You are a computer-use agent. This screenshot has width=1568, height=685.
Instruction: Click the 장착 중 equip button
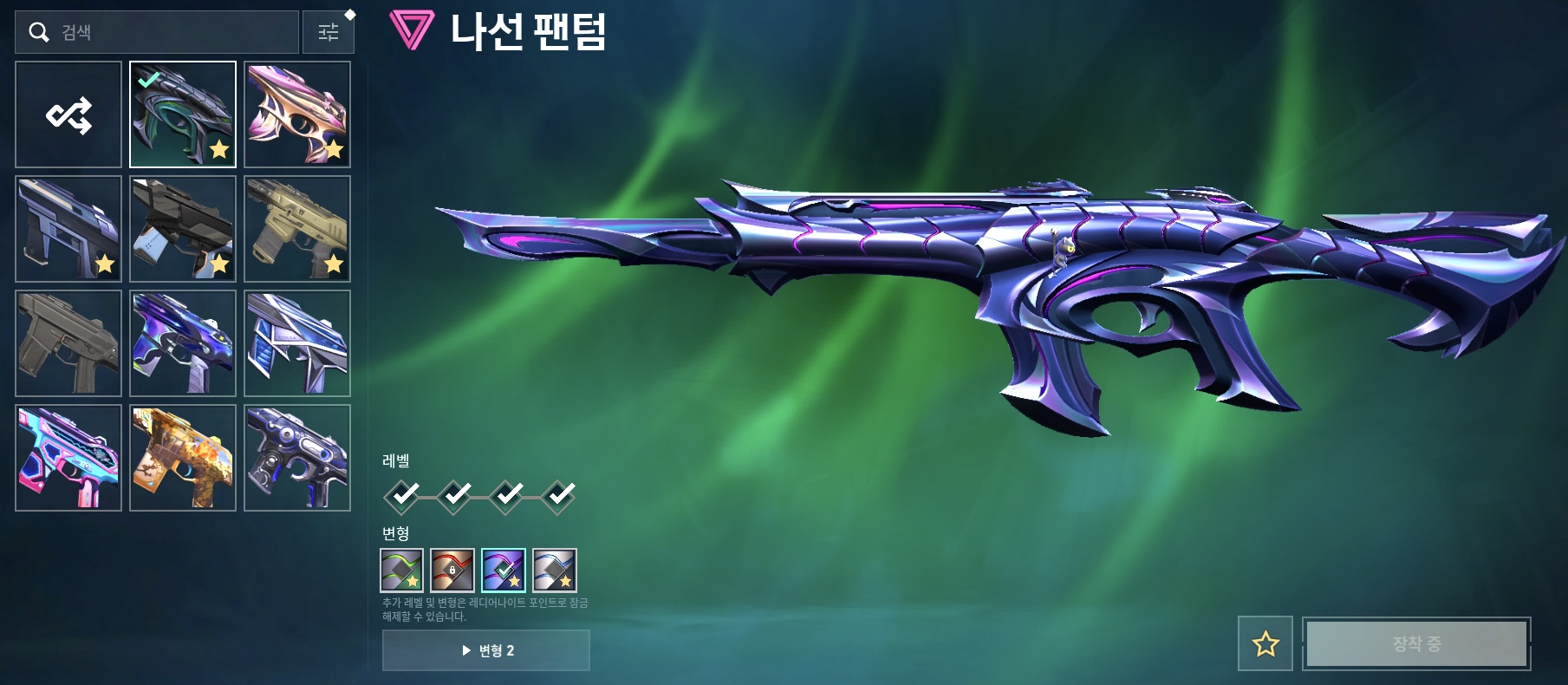[1416, 643]
